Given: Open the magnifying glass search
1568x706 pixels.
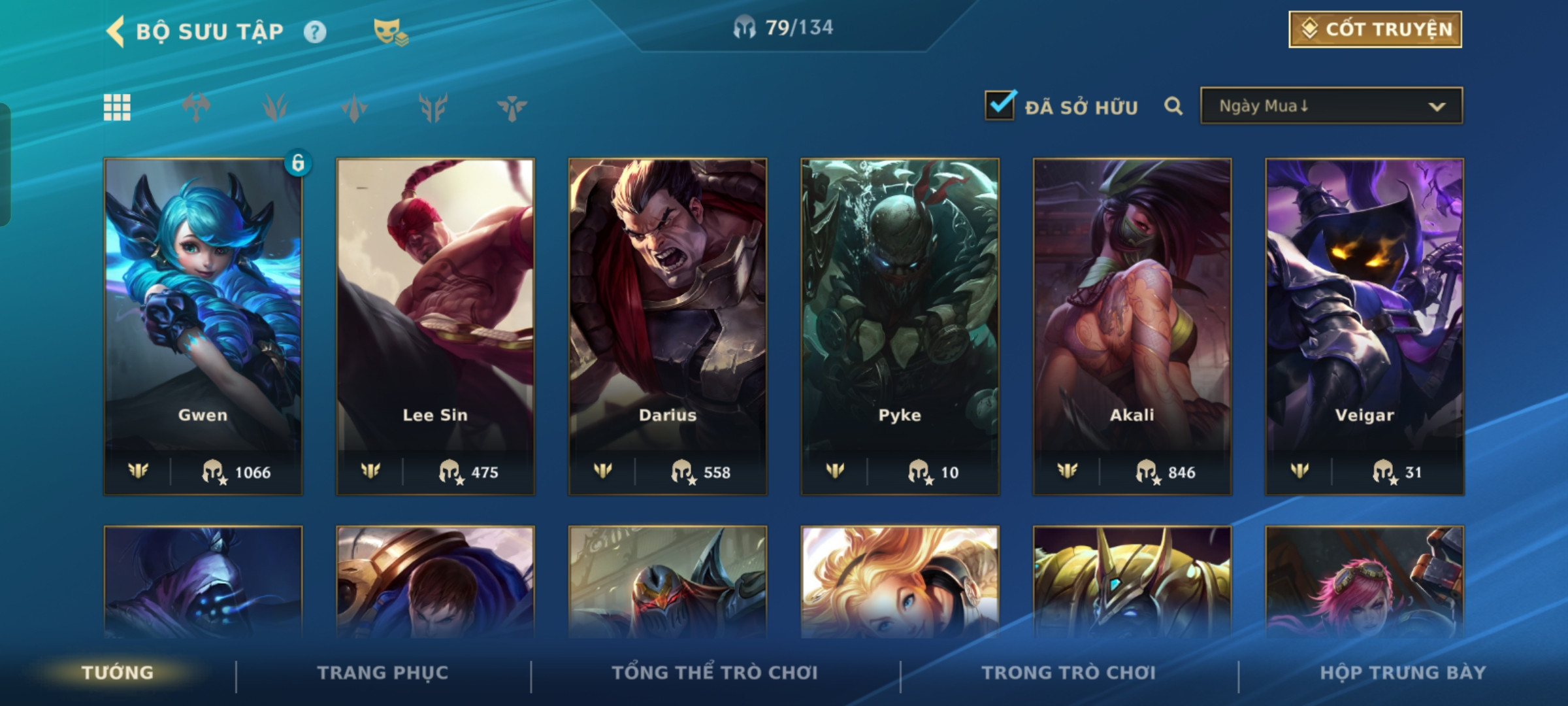Looking at the screenshot, I should pyautogui.click(x=1173, y=106).
